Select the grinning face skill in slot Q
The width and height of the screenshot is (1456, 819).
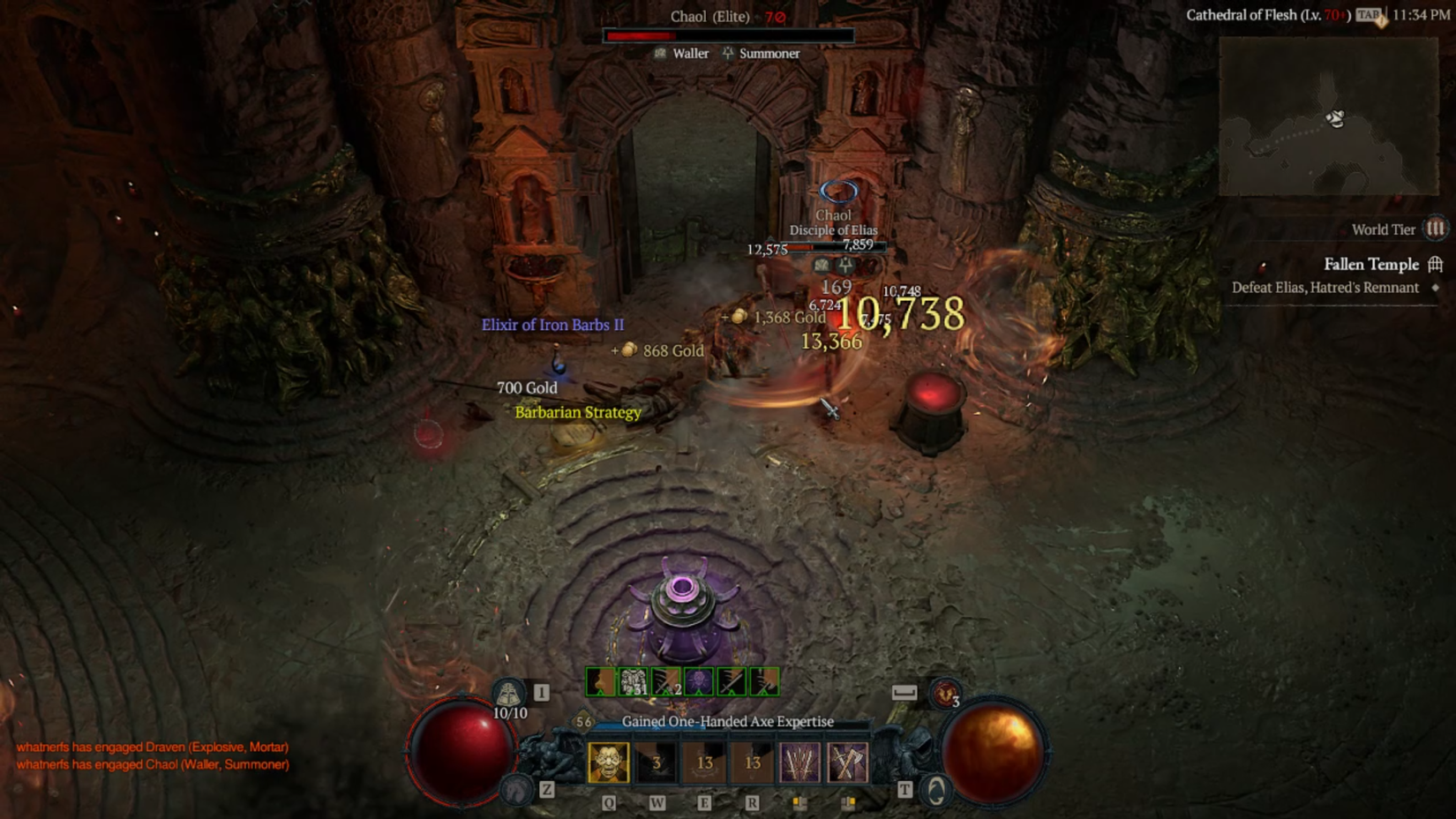coord(607,763)
